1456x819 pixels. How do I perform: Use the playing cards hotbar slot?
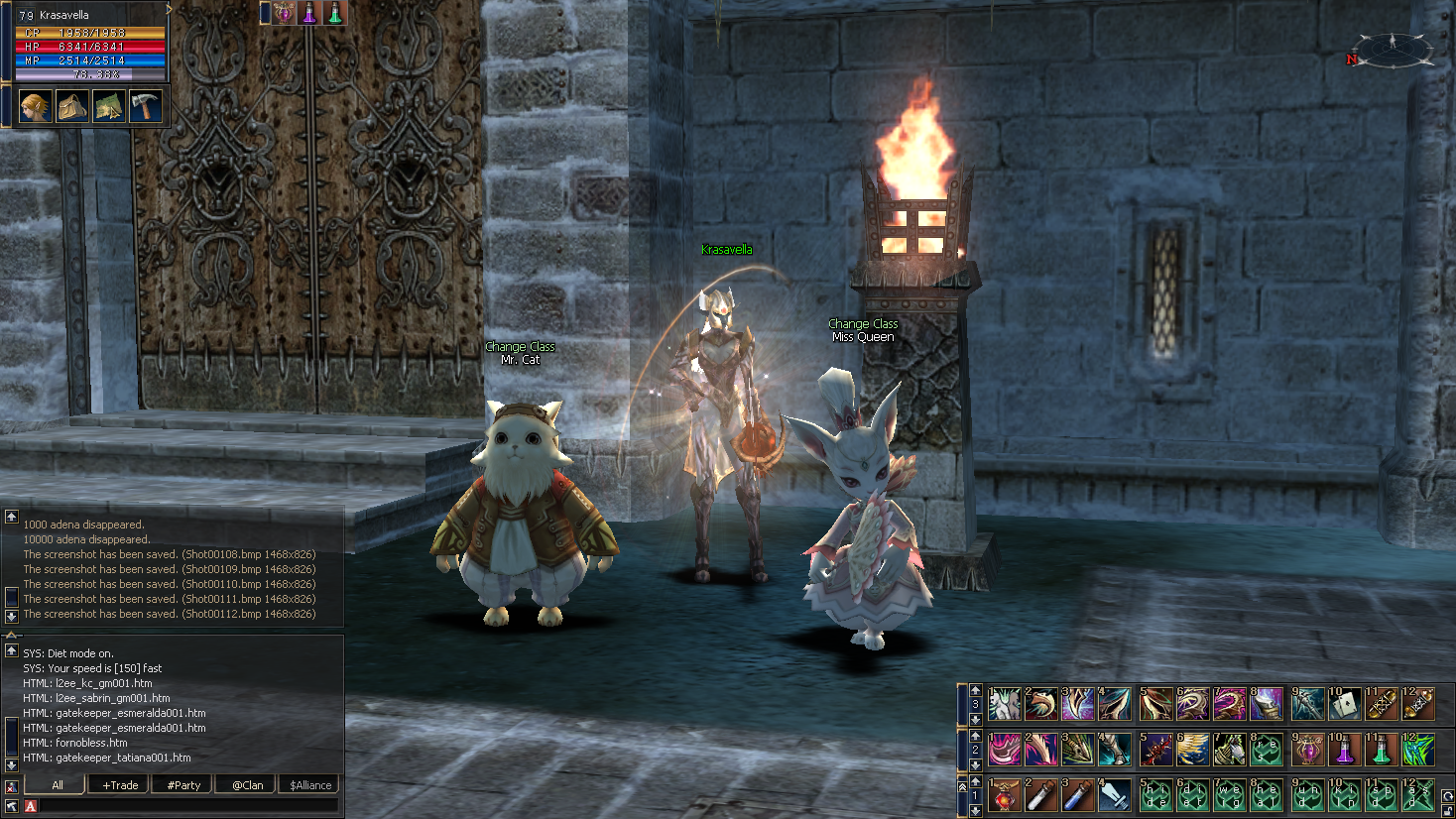tap(1344, 704)
